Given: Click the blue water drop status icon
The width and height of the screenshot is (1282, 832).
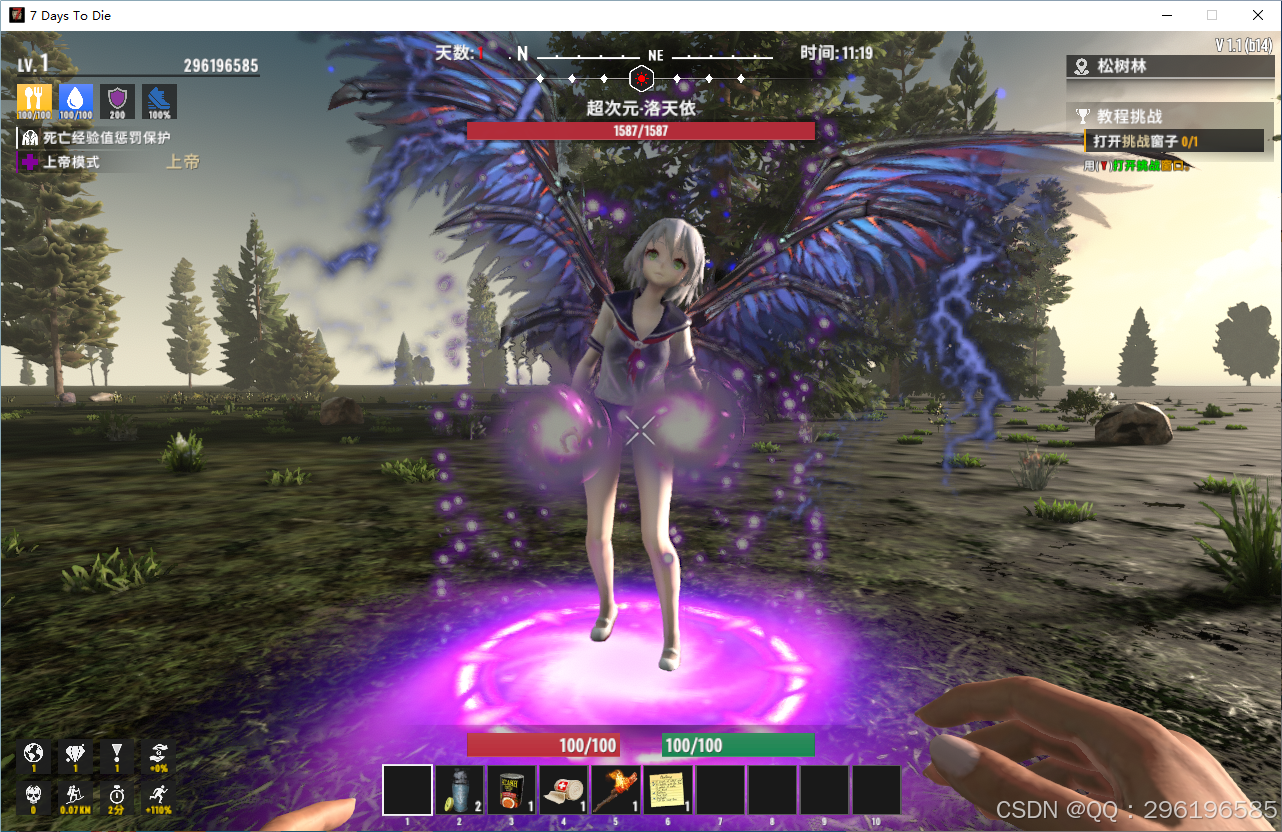Looking at the screenshot, I should click(x=76, y=101).
